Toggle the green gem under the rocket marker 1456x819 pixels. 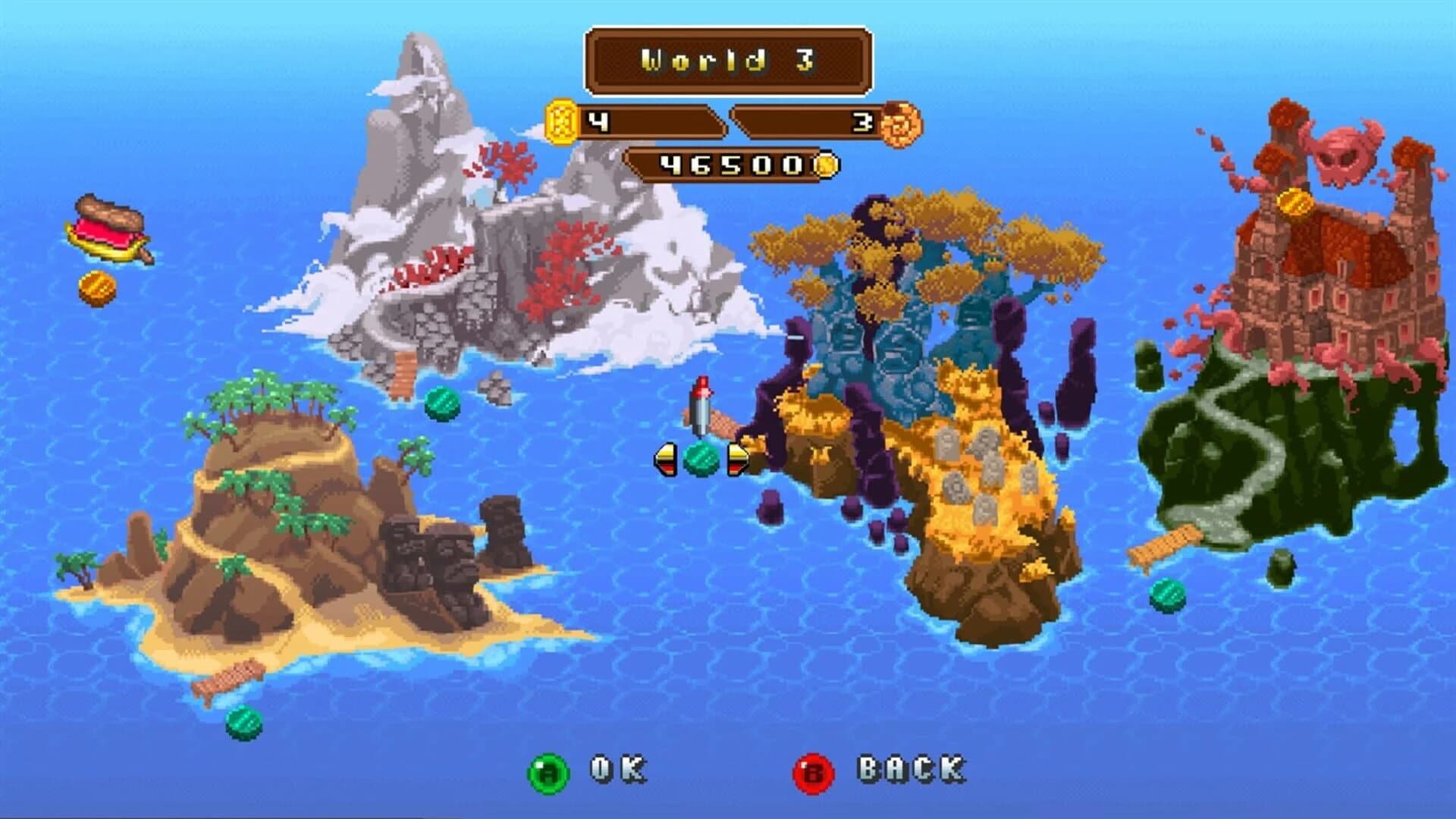click(x=700, y=458)
